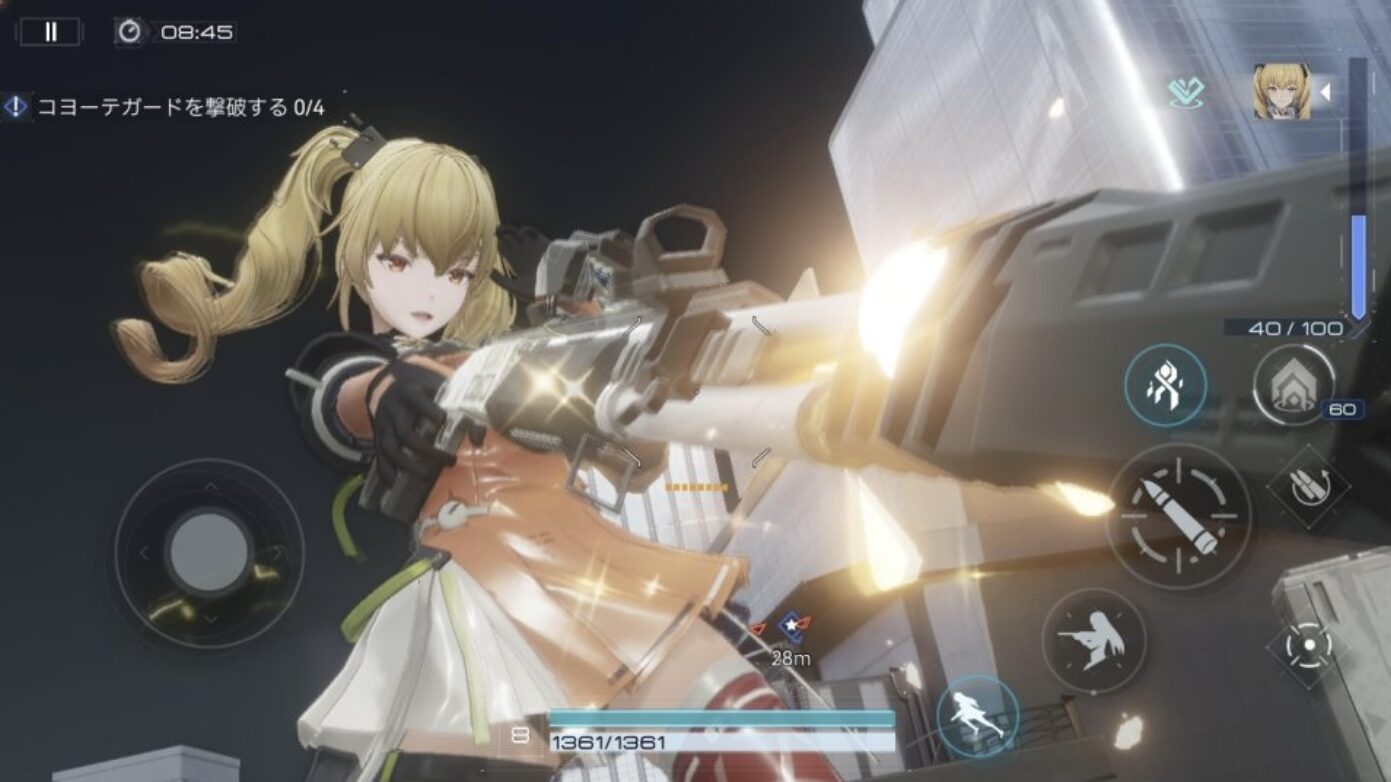
Task: Trigger the ultimate skill marked 60
Action: [x=1293, y=385]
